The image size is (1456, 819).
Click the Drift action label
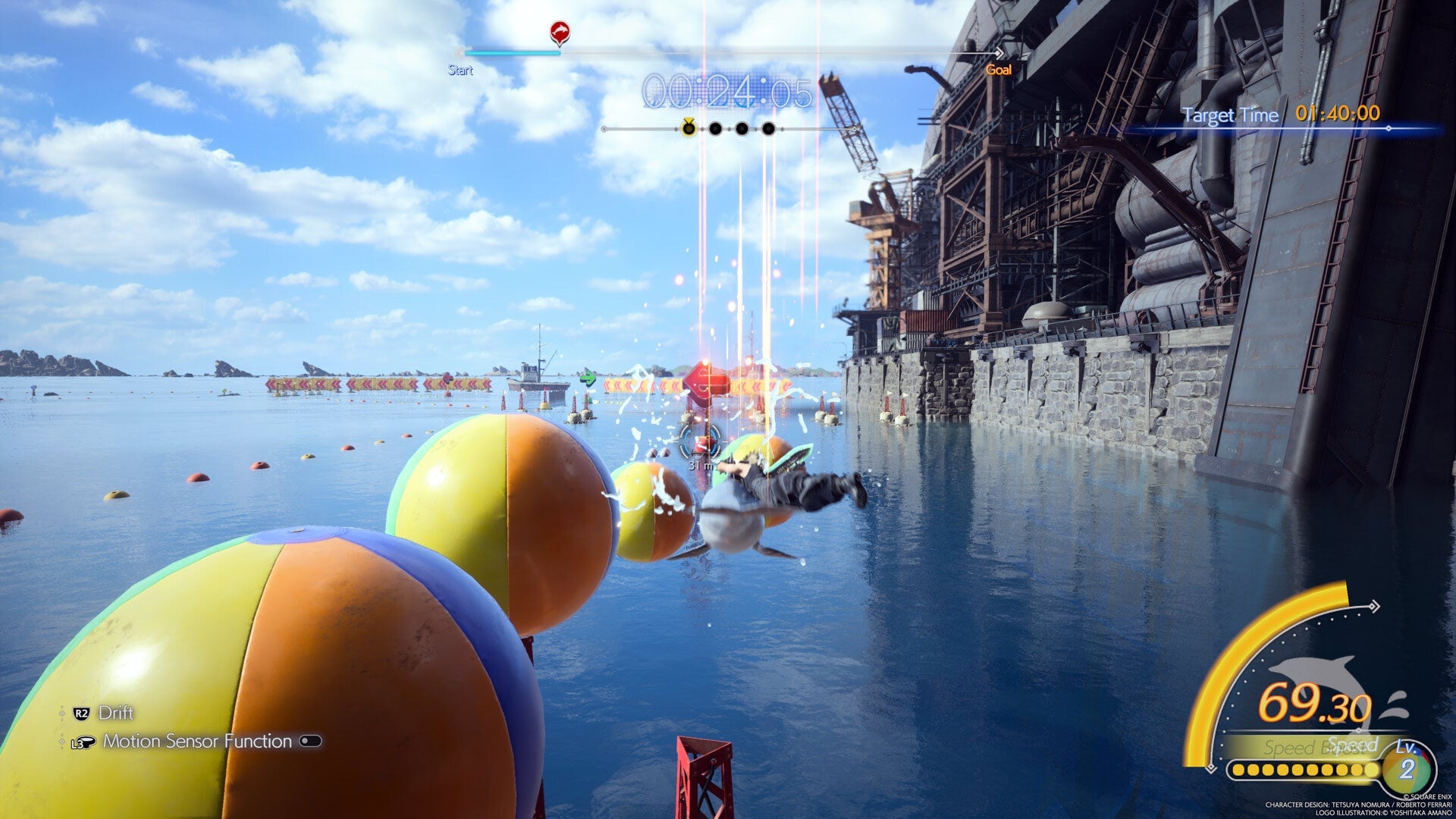point(117,712)
